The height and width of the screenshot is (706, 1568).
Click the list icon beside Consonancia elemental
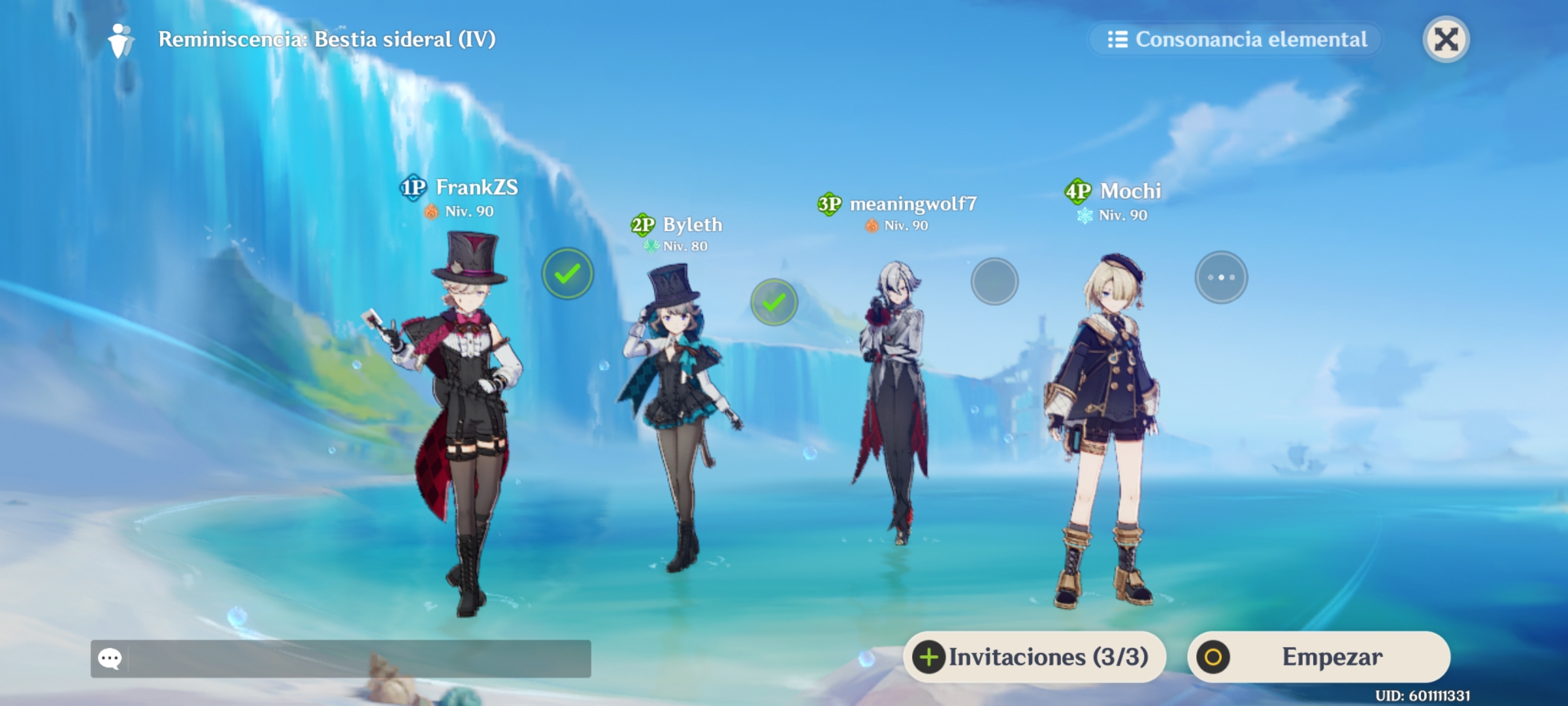click(1119, 40)
